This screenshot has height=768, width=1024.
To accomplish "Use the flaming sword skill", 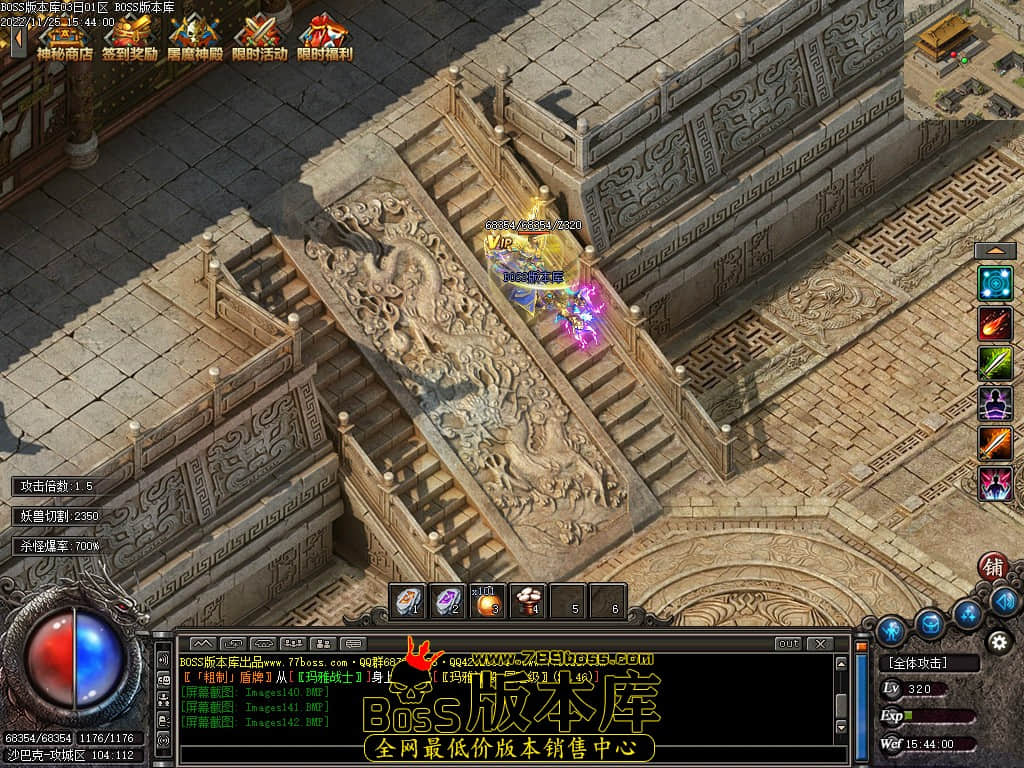I will coord(995,444).
